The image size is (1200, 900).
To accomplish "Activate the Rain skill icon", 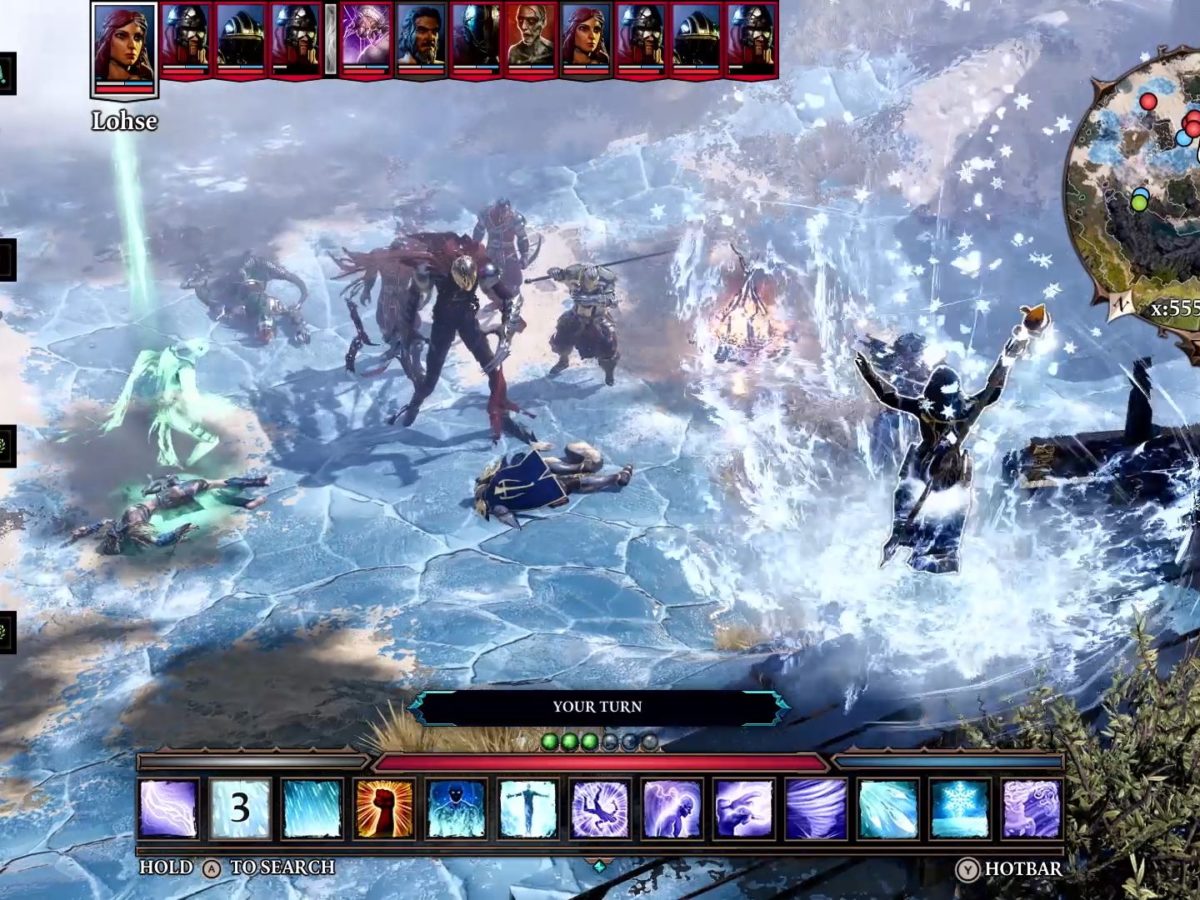I will point(312,808).
